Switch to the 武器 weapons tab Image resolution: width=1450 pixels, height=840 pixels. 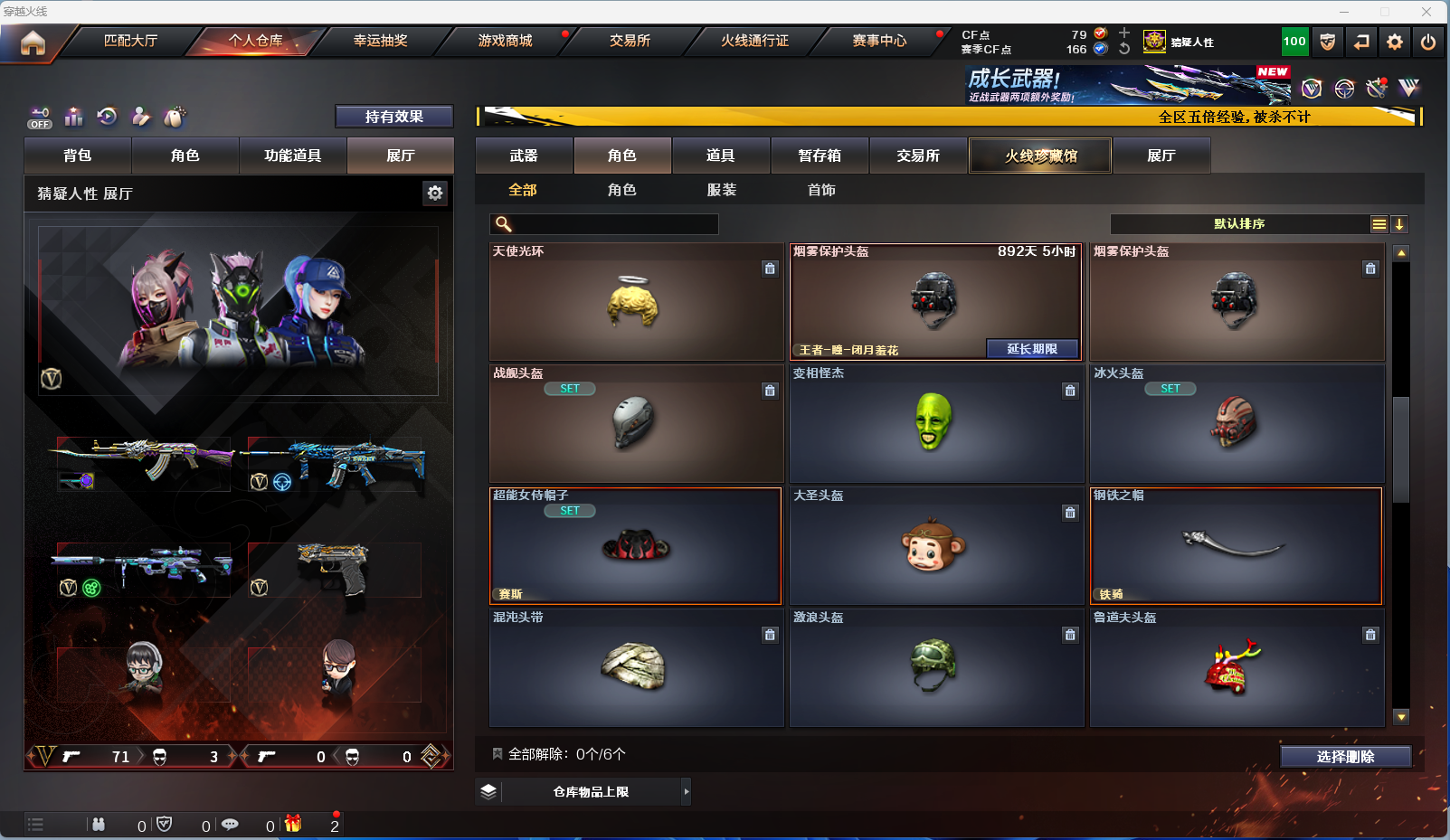[524, 156]
